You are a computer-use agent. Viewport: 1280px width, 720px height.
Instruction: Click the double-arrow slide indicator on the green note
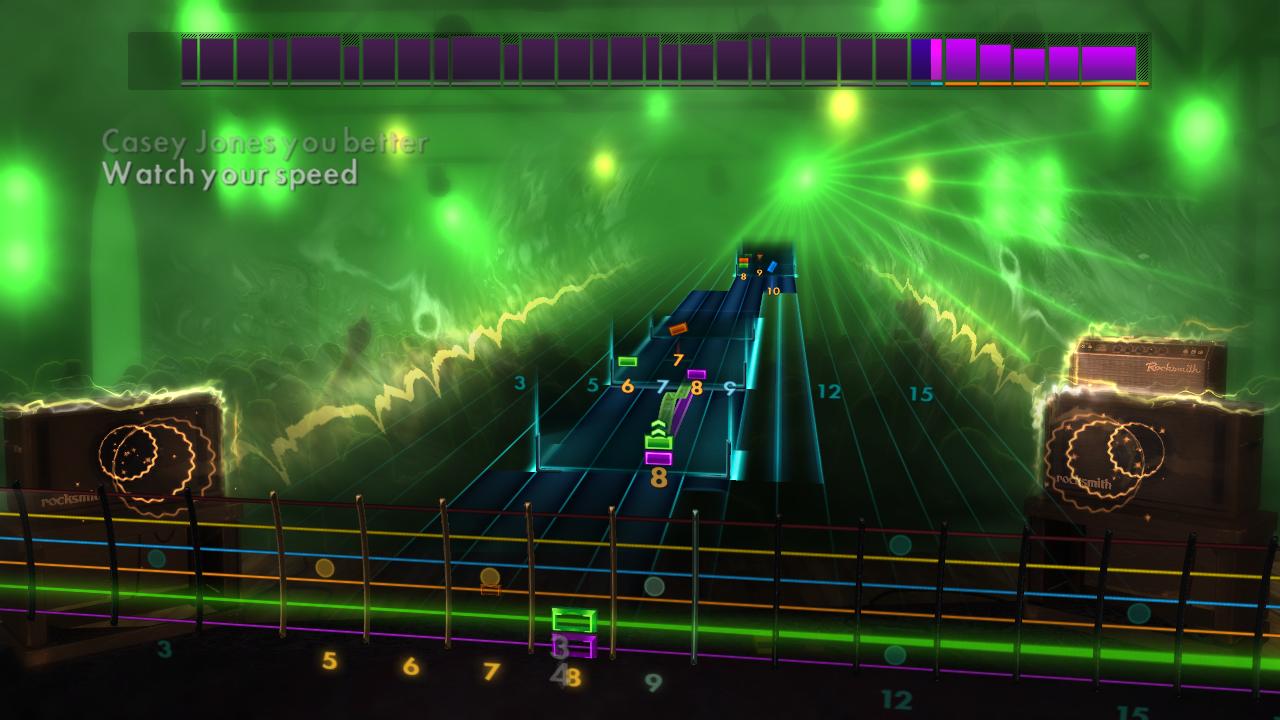coord(658,425)
